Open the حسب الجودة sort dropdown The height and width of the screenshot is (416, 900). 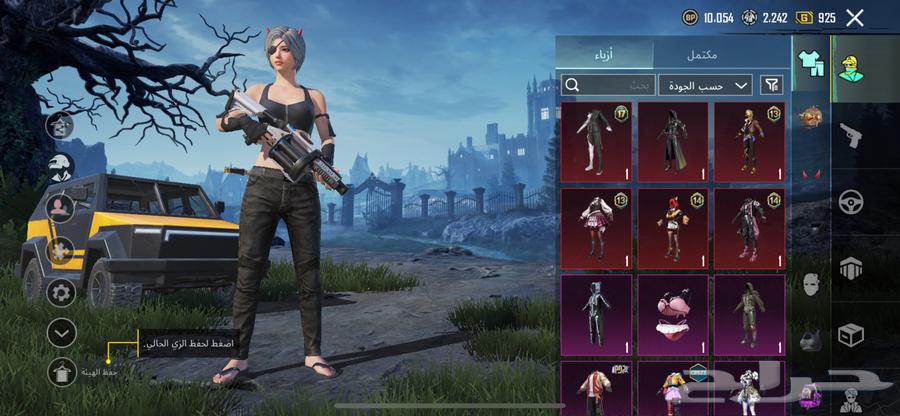click(x=712, y=85)
